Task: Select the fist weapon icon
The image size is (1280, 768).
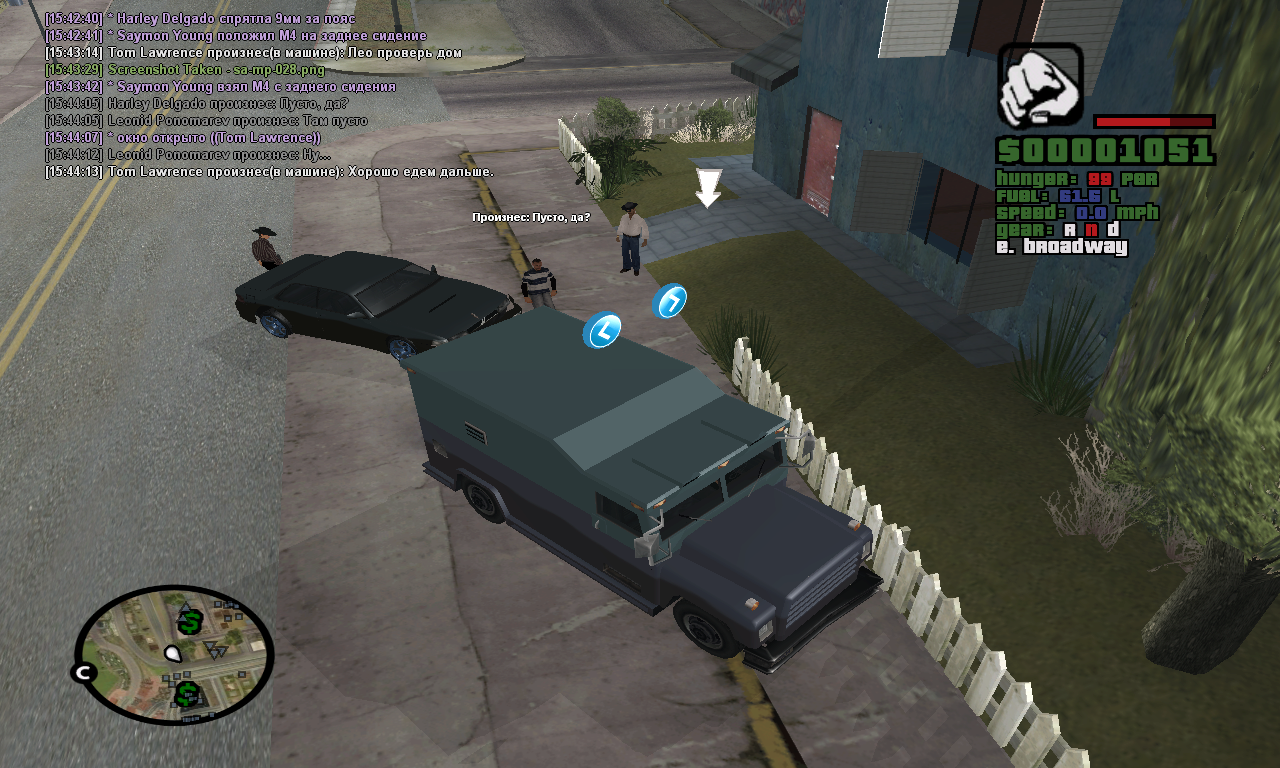Action: tap(1040, 85)
